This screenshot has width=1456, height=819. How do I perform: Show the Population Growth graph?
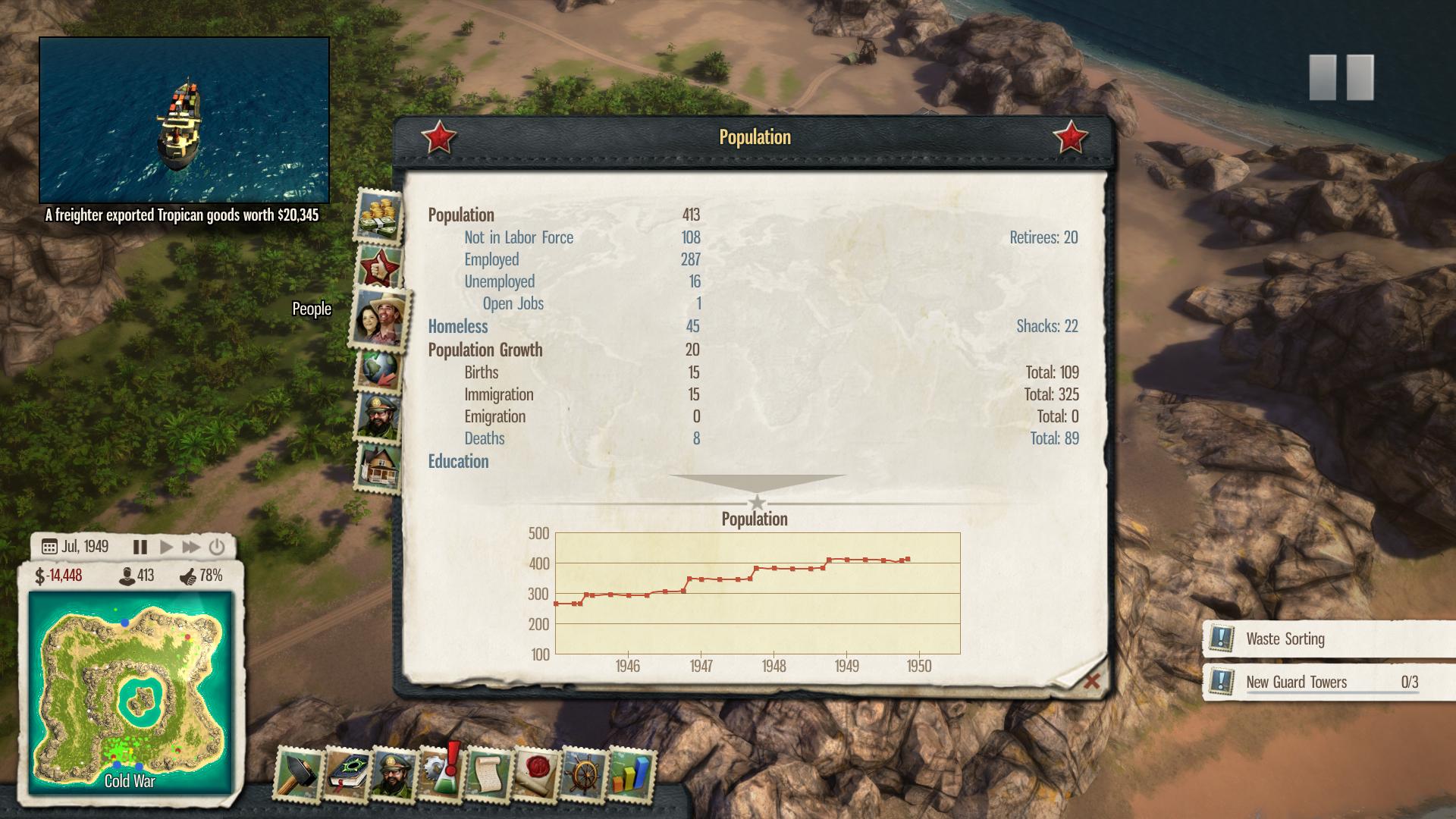pos(485,350)
